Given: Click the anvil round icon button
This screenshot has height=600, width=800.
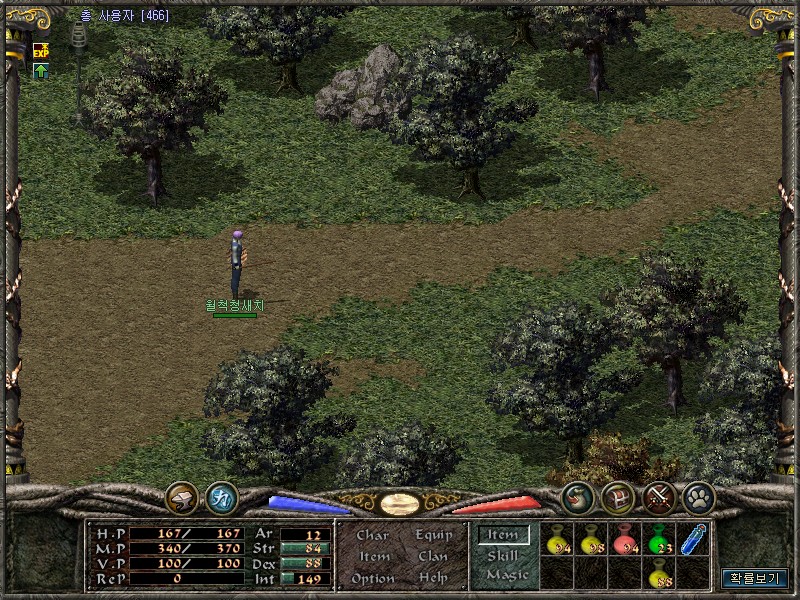Looking at the screenshot, I should 183,497.
